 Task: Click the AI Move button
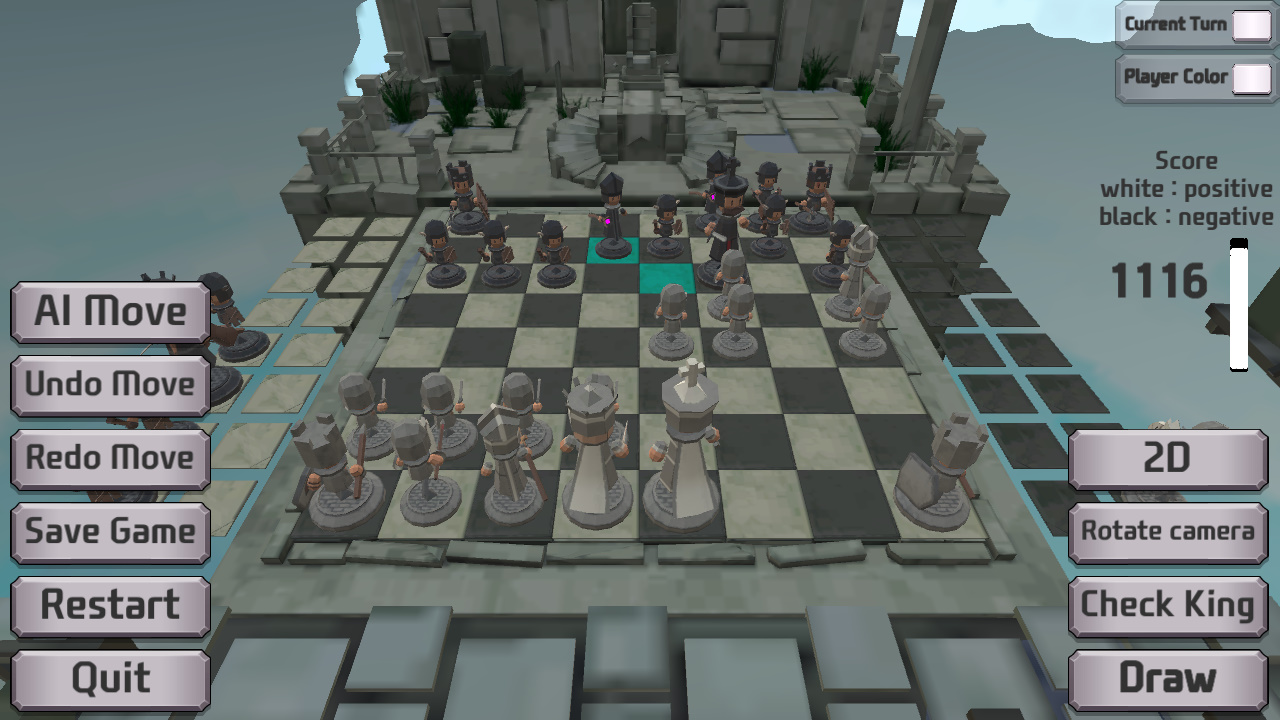pos(110,312)
